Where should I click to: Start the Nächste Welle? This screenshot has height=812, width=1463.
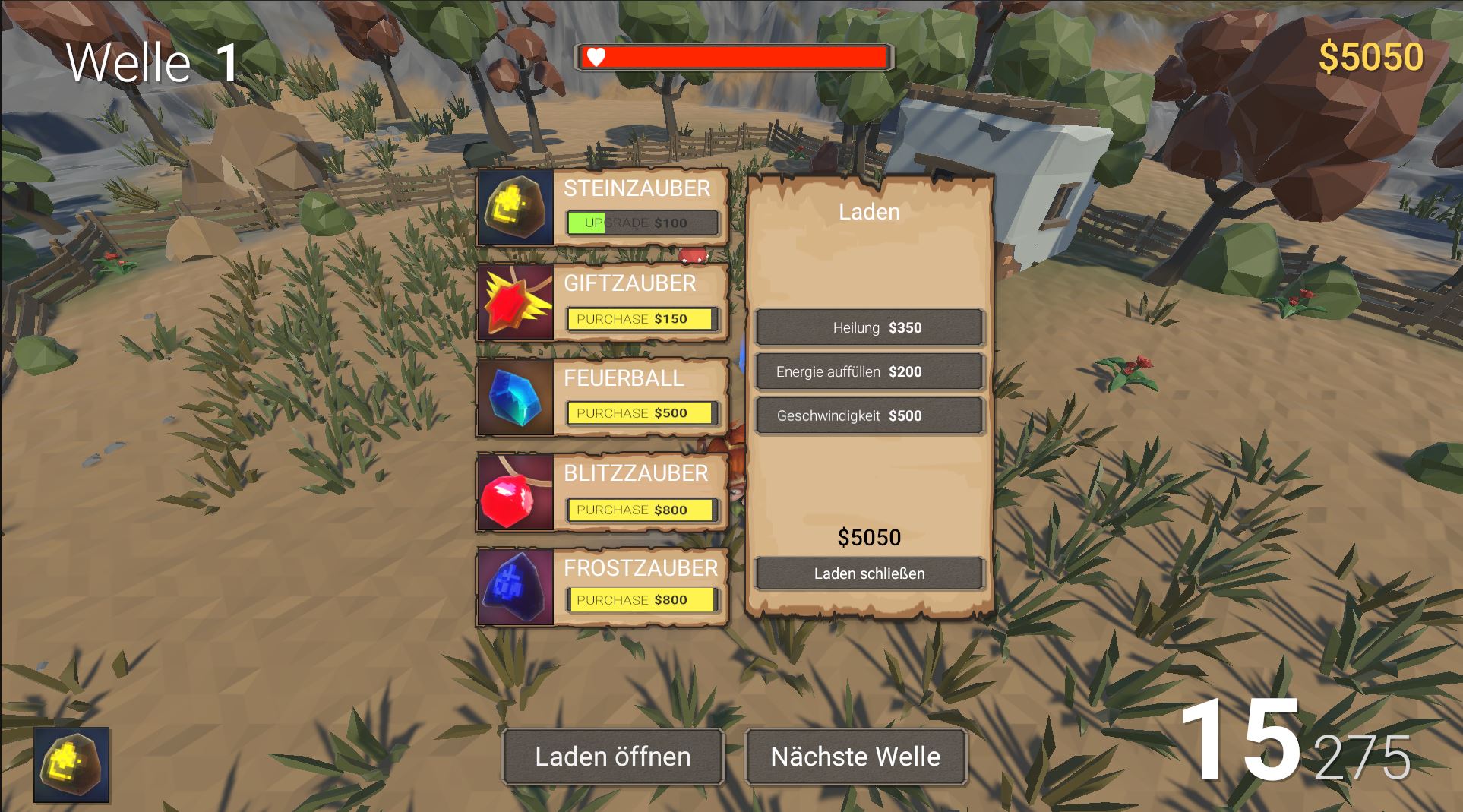coord(855,757)
